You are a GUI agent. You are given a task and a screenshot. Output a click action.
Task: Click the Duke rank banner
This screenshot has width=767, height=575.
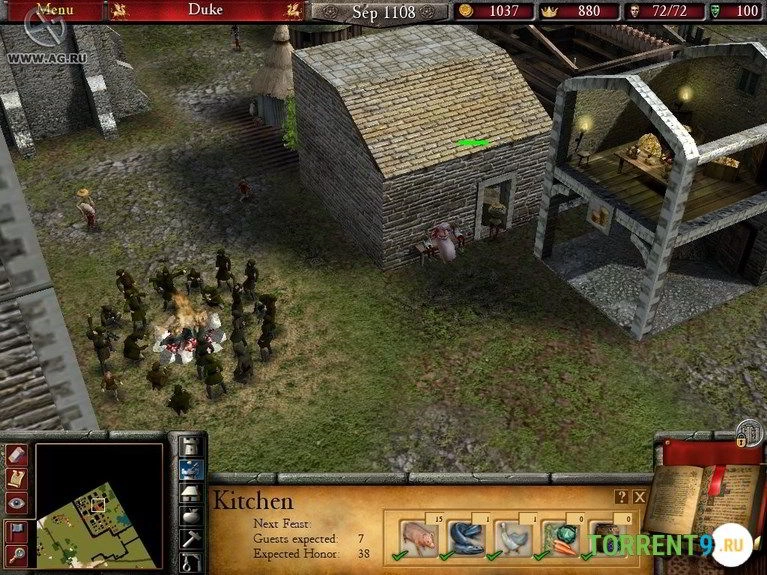coord(207,10)
